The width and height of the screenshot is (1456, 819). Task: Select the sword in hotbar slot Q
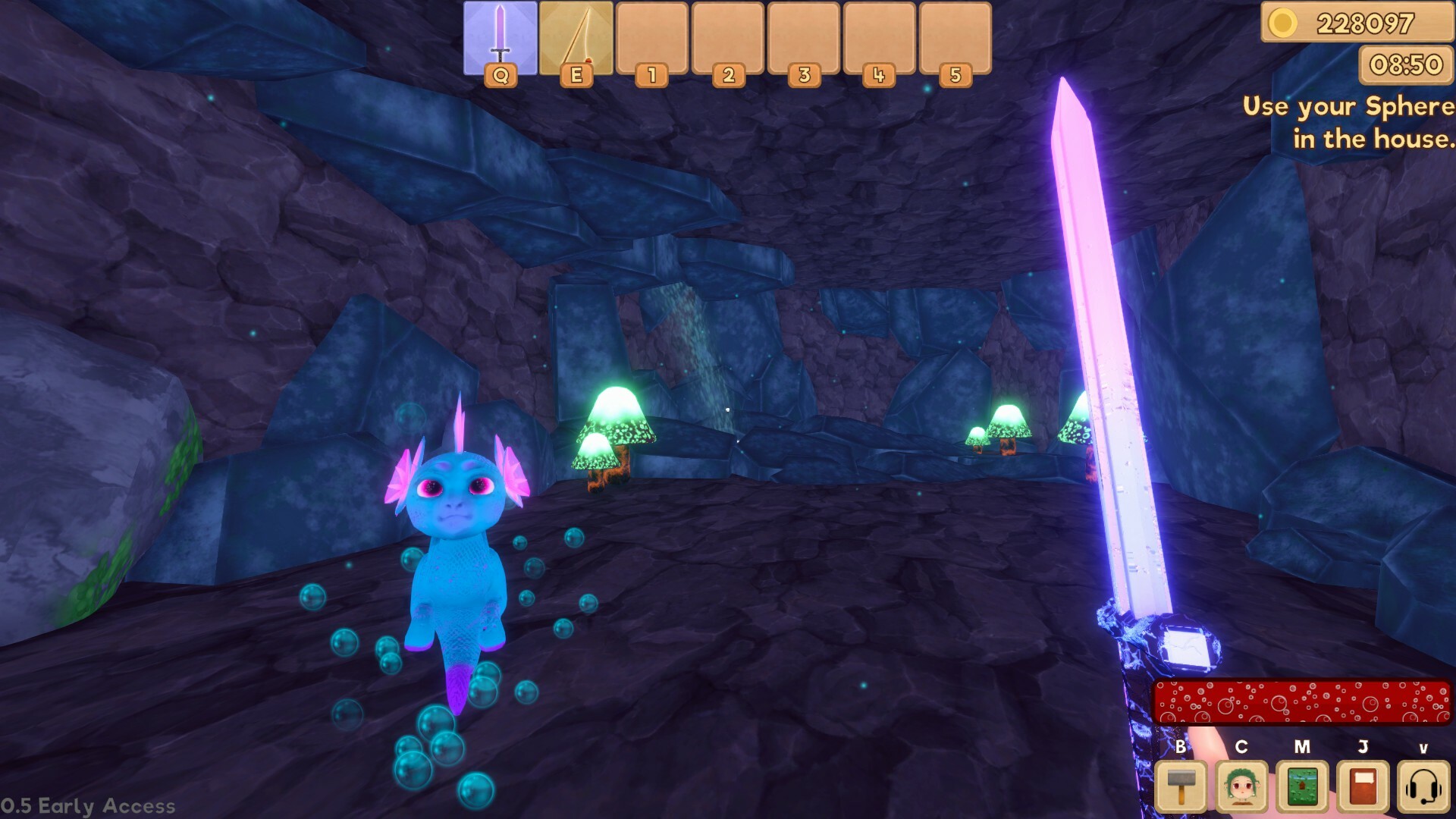click(500, 38)
